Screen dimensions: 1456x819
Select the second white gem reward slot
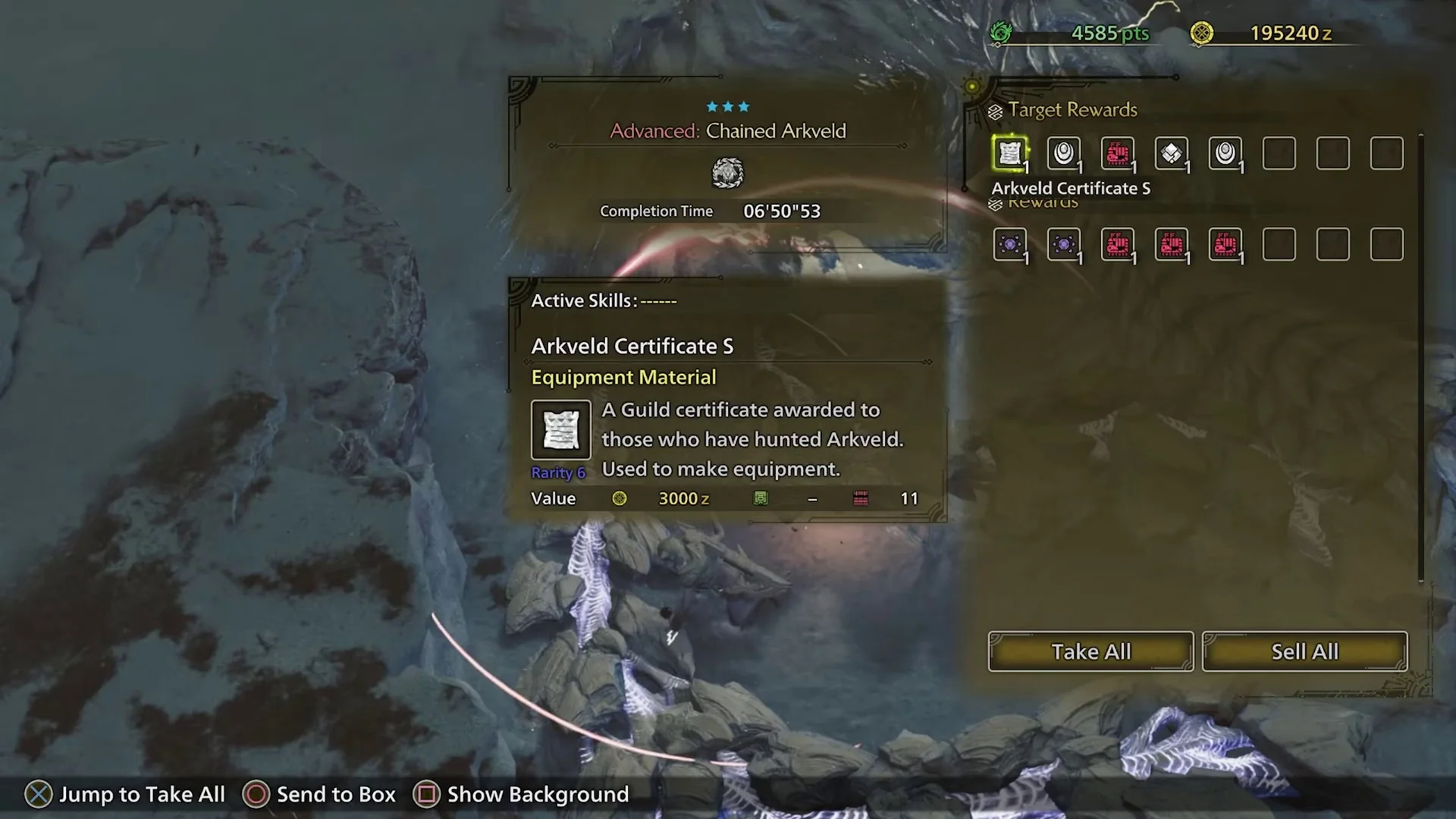[1225, 154]
